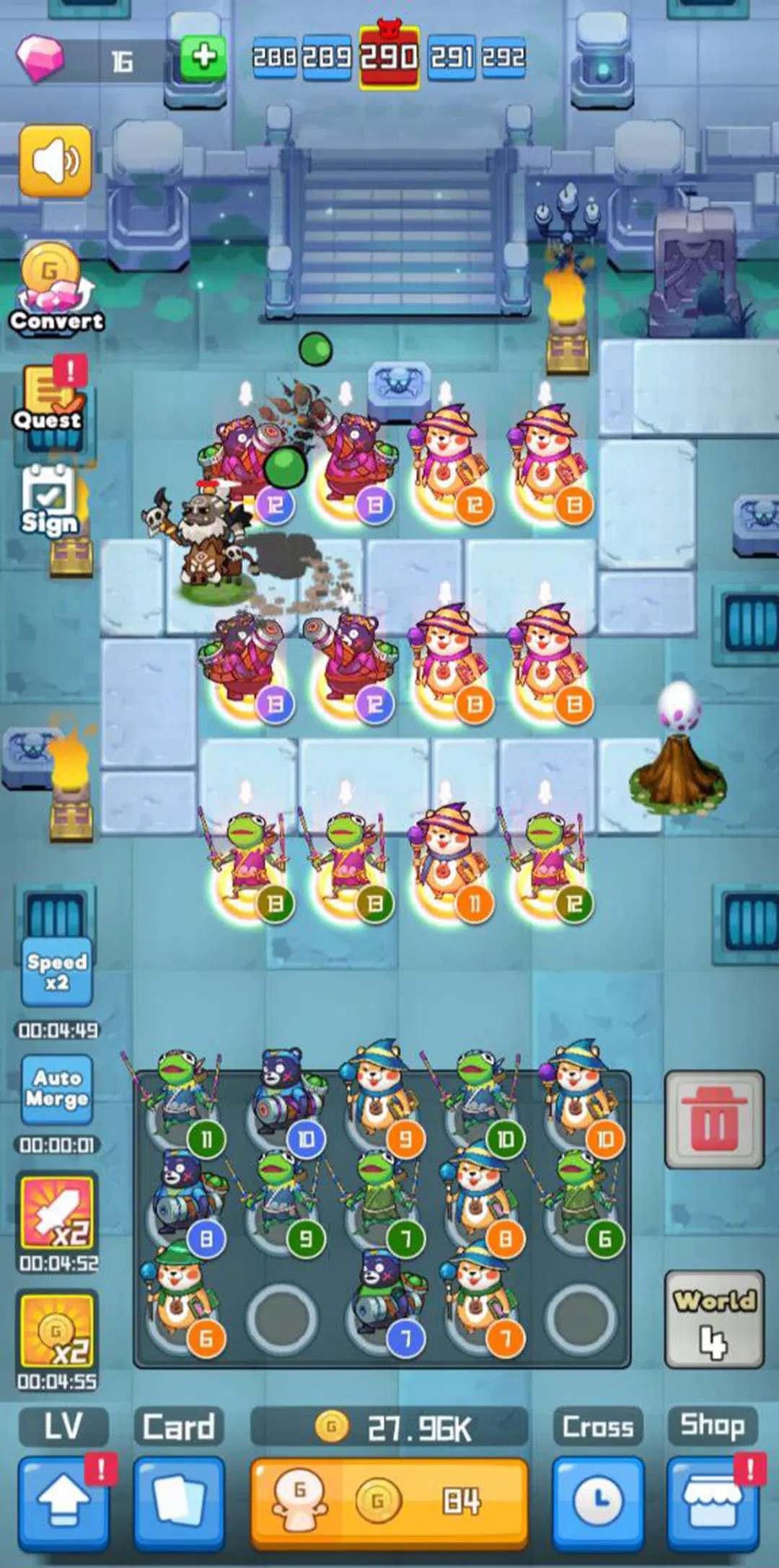Image resolution: width=779 pixels, height=1568 pixels.
Task: Select the level 11 wizard hamster on the battlefield
Action: (x=449, y=861)
